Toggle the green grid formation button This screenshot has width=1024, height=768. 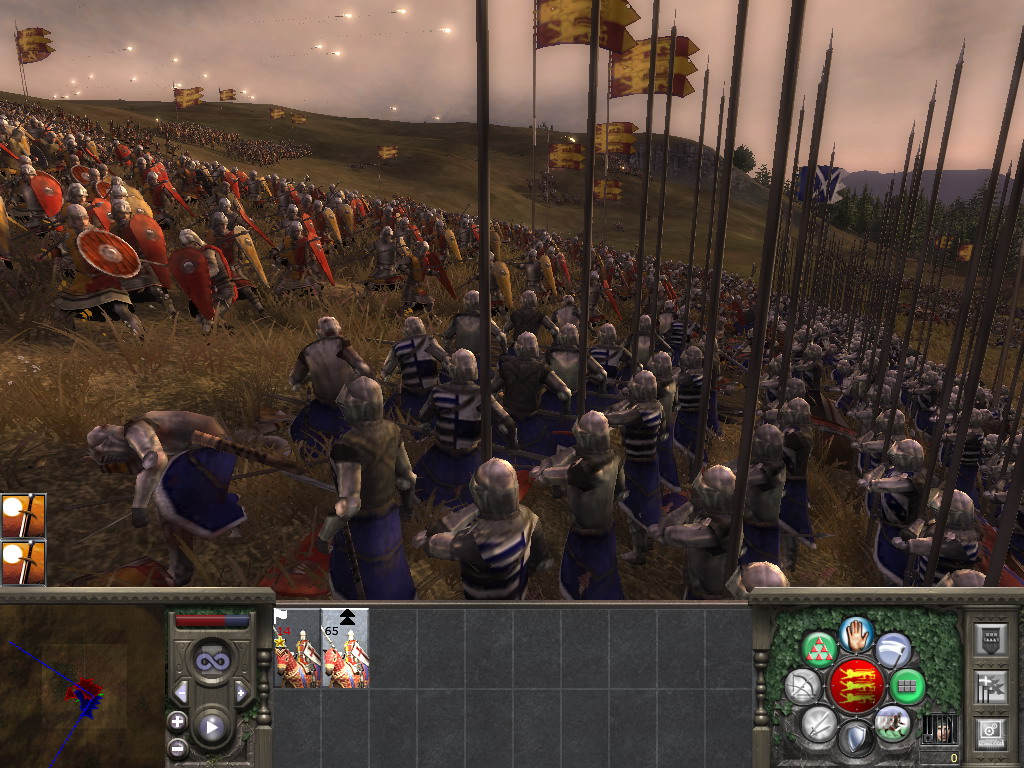pos(908,687)
